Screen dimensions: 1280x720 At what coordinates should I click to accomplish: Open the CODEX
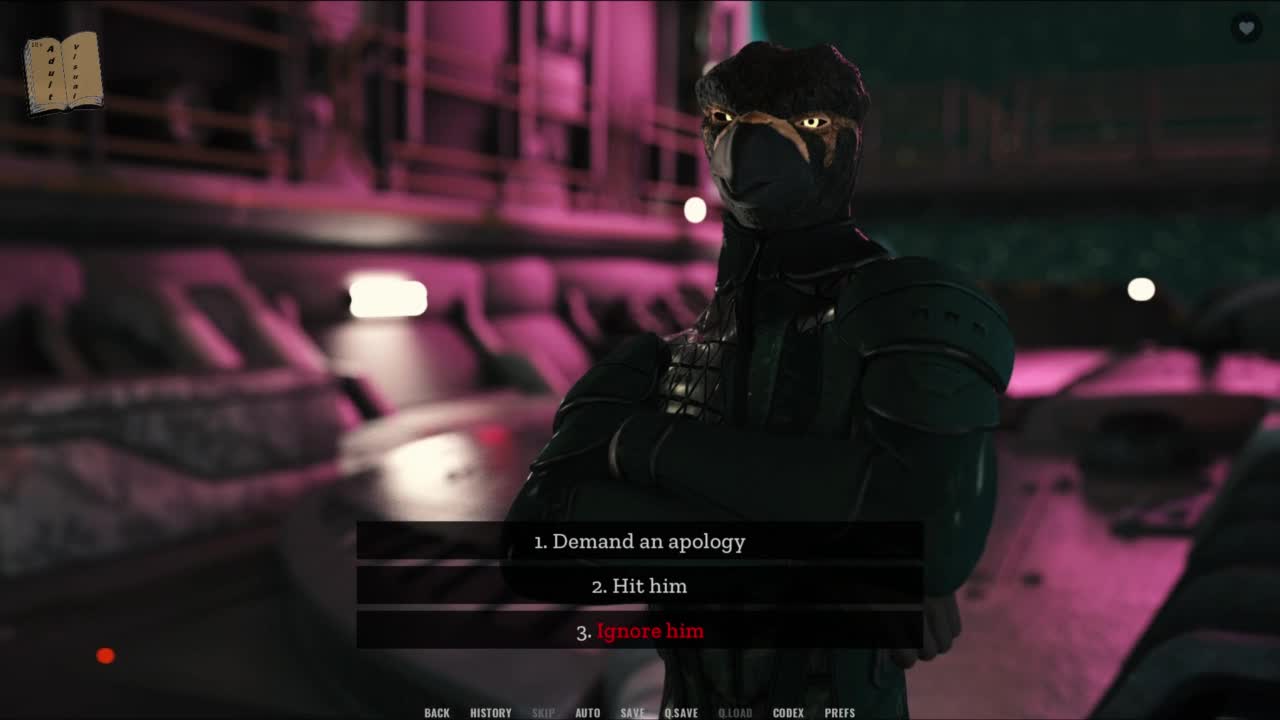788,712
